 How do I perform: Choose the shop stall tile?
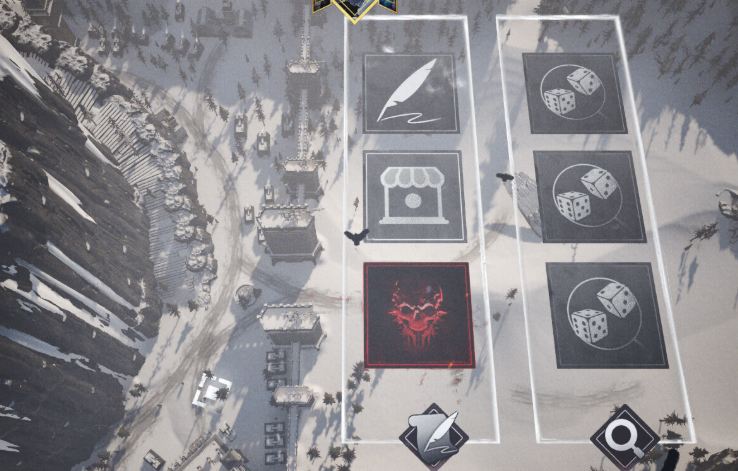pyautogui.click(x=413, y=196)
